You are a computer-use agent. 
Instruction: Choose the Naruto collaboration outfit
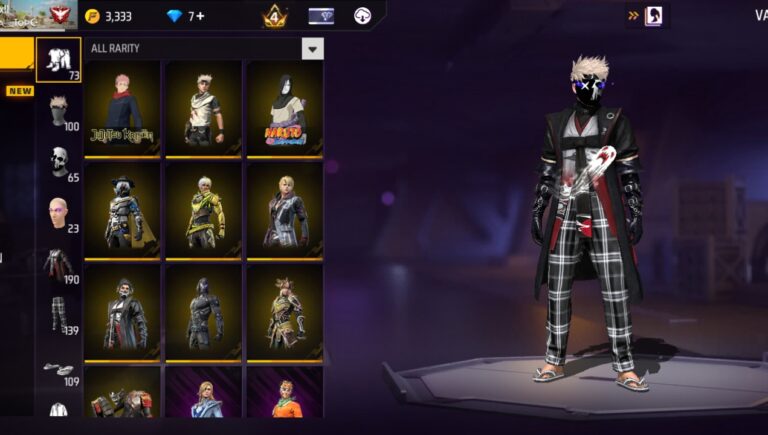[x=285, y=109]
